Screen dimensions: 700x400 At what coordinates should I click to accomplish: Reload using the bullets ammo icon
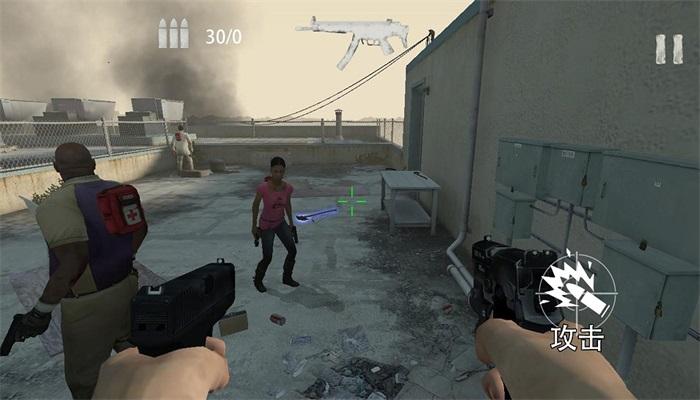tap(173, 34)
